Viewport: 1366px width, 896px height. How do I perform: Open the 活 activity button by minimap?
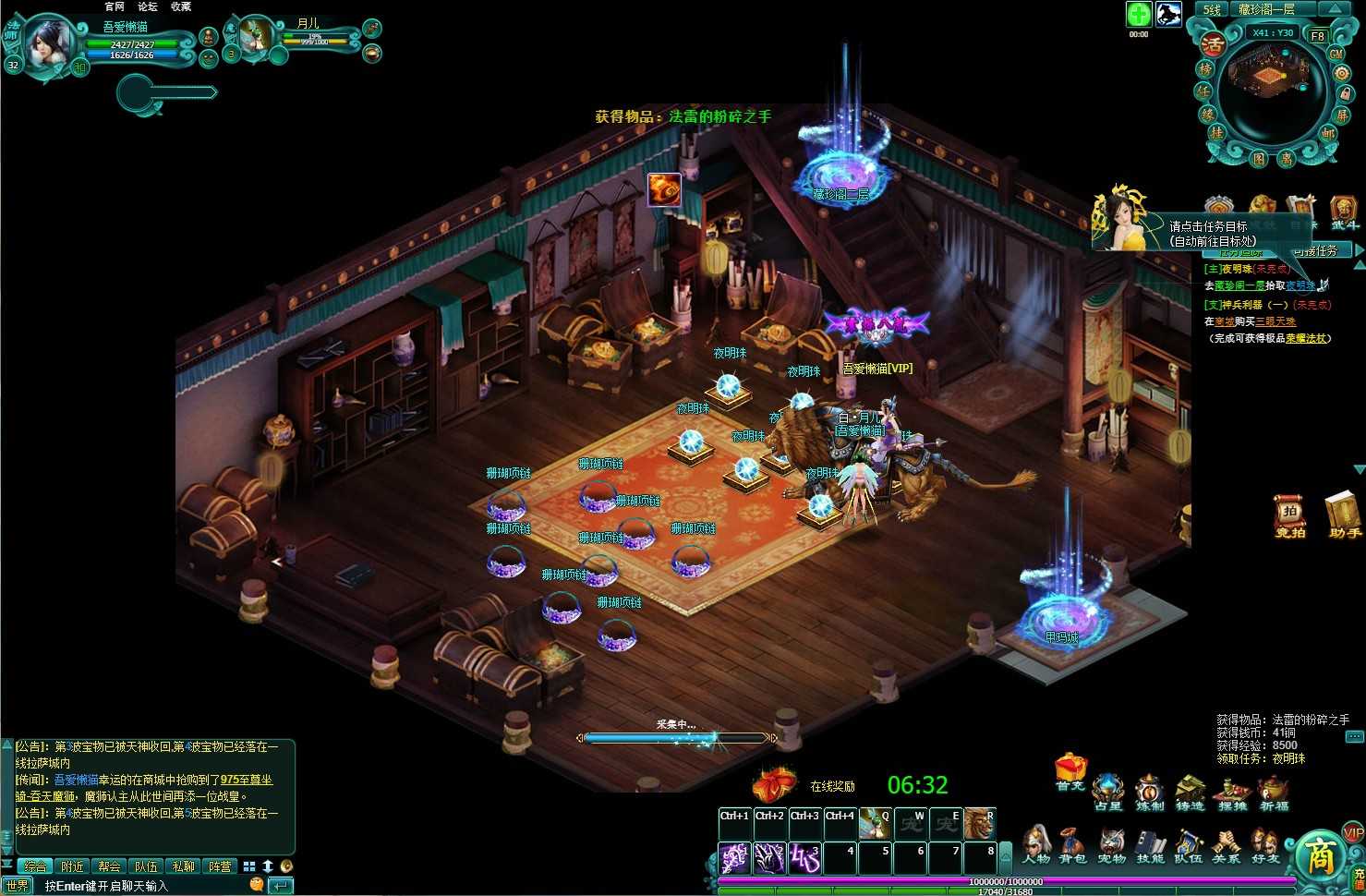coord(1213,43)
